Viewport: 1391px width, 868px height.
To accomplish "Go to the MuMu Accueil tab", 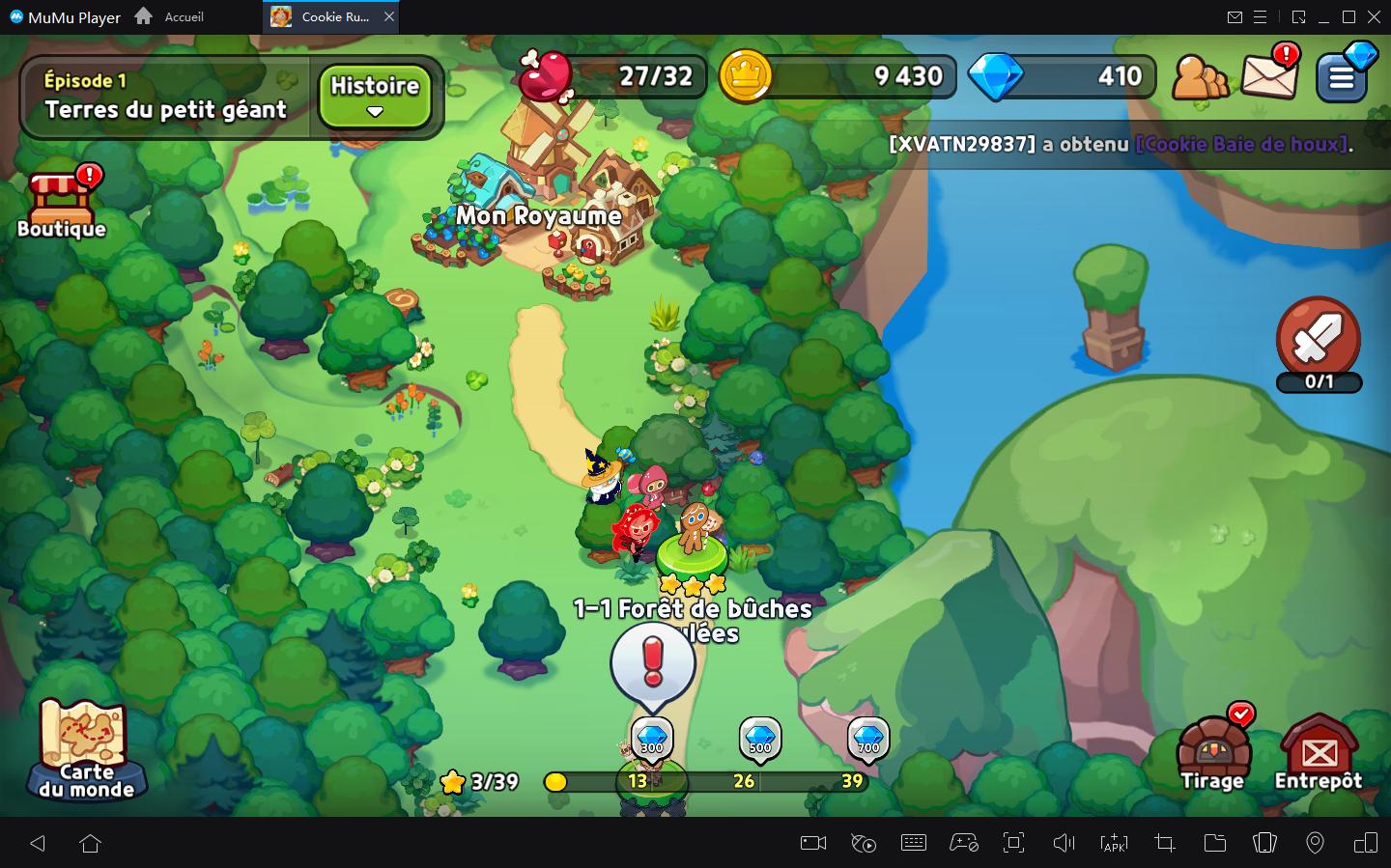I will 172,16.
